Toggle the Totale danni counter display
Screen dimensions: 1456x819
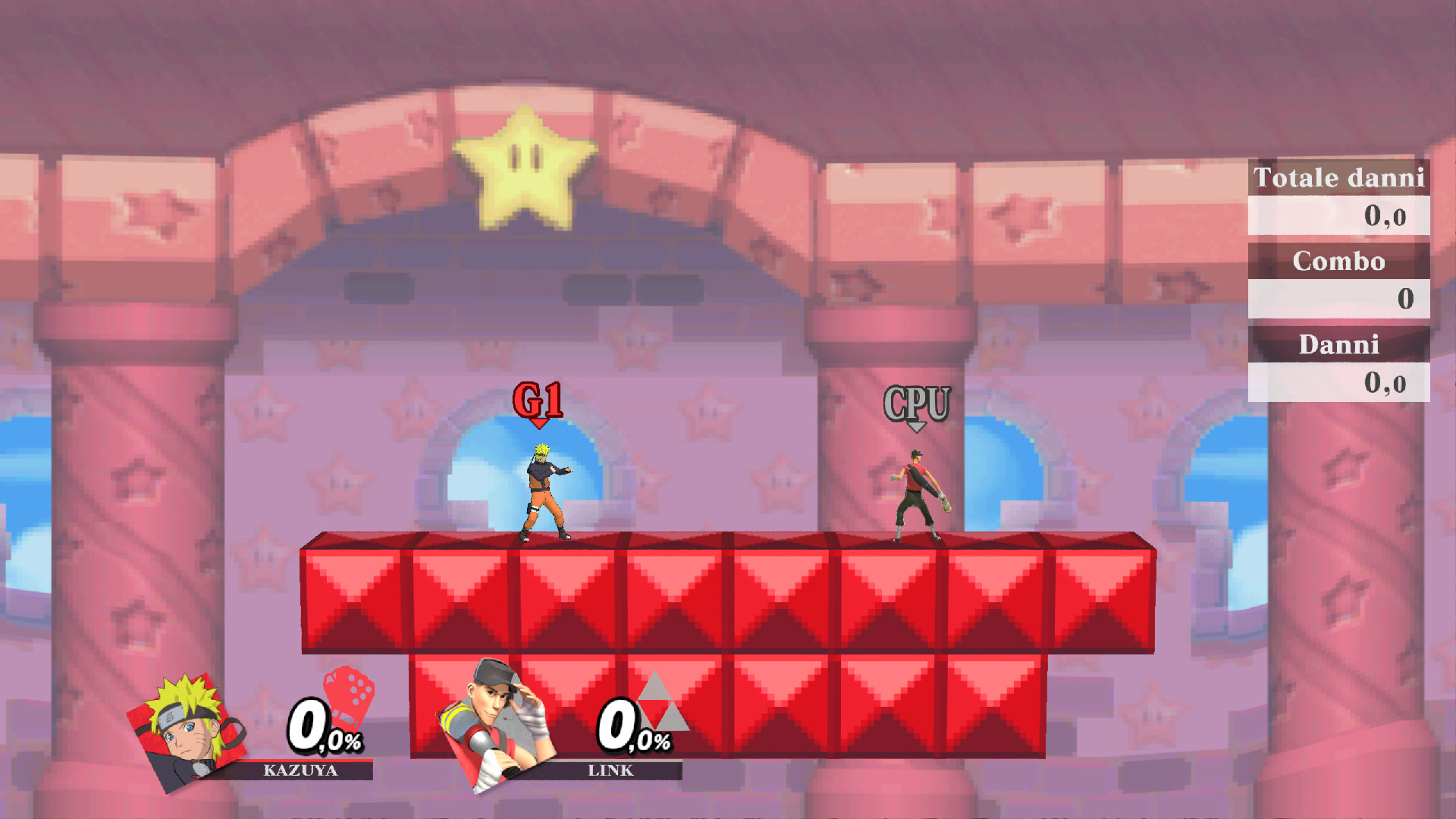point(1339,179)
